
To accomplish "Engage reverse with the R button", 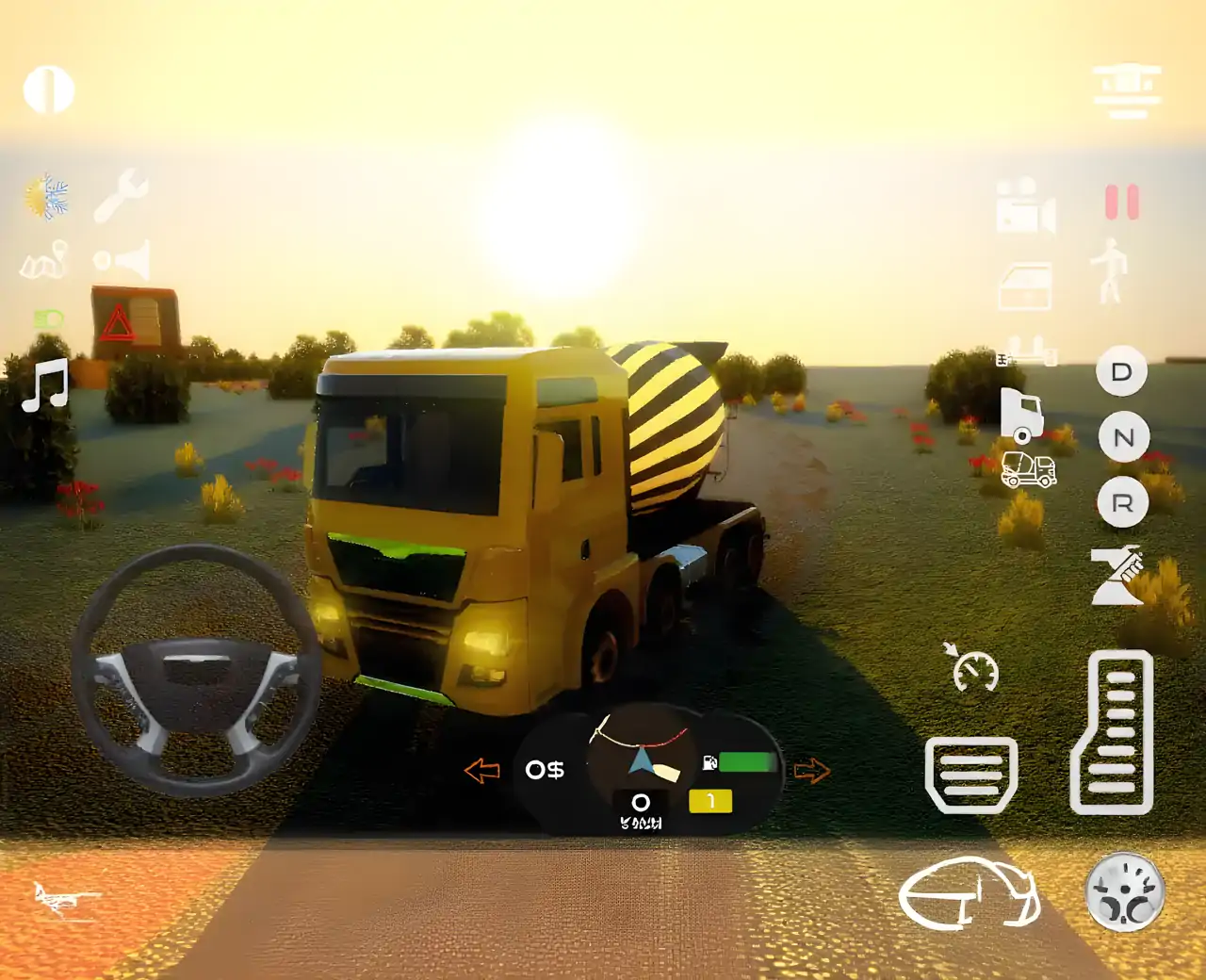I will (x=1122, y=502).
